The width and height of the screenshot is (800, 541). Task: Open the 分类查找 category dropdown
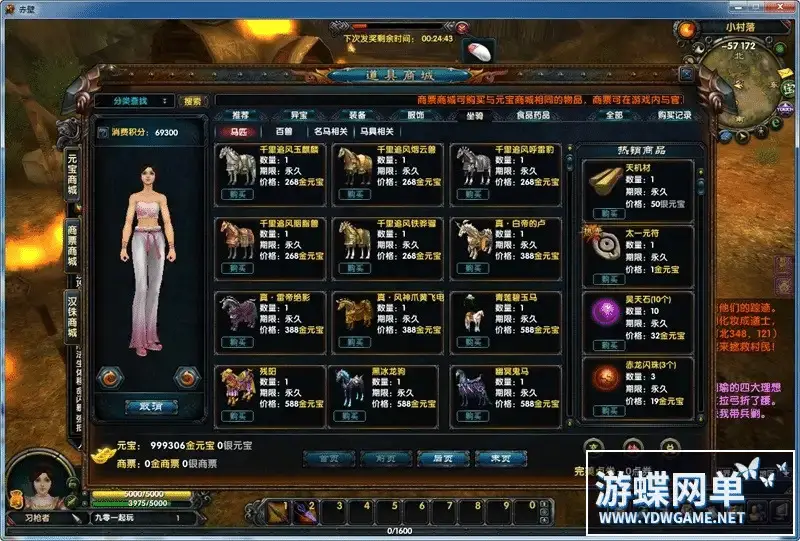tap(135, 100)
